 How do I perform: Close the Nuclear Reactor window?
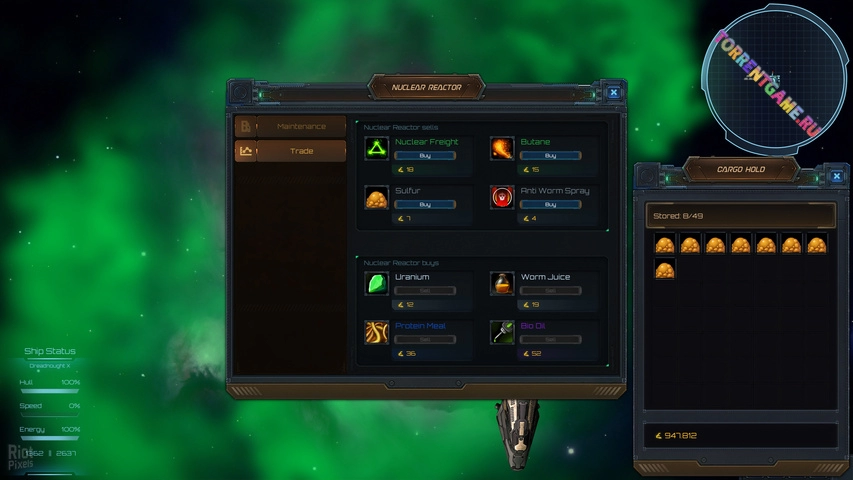click(x=613, y=93)
